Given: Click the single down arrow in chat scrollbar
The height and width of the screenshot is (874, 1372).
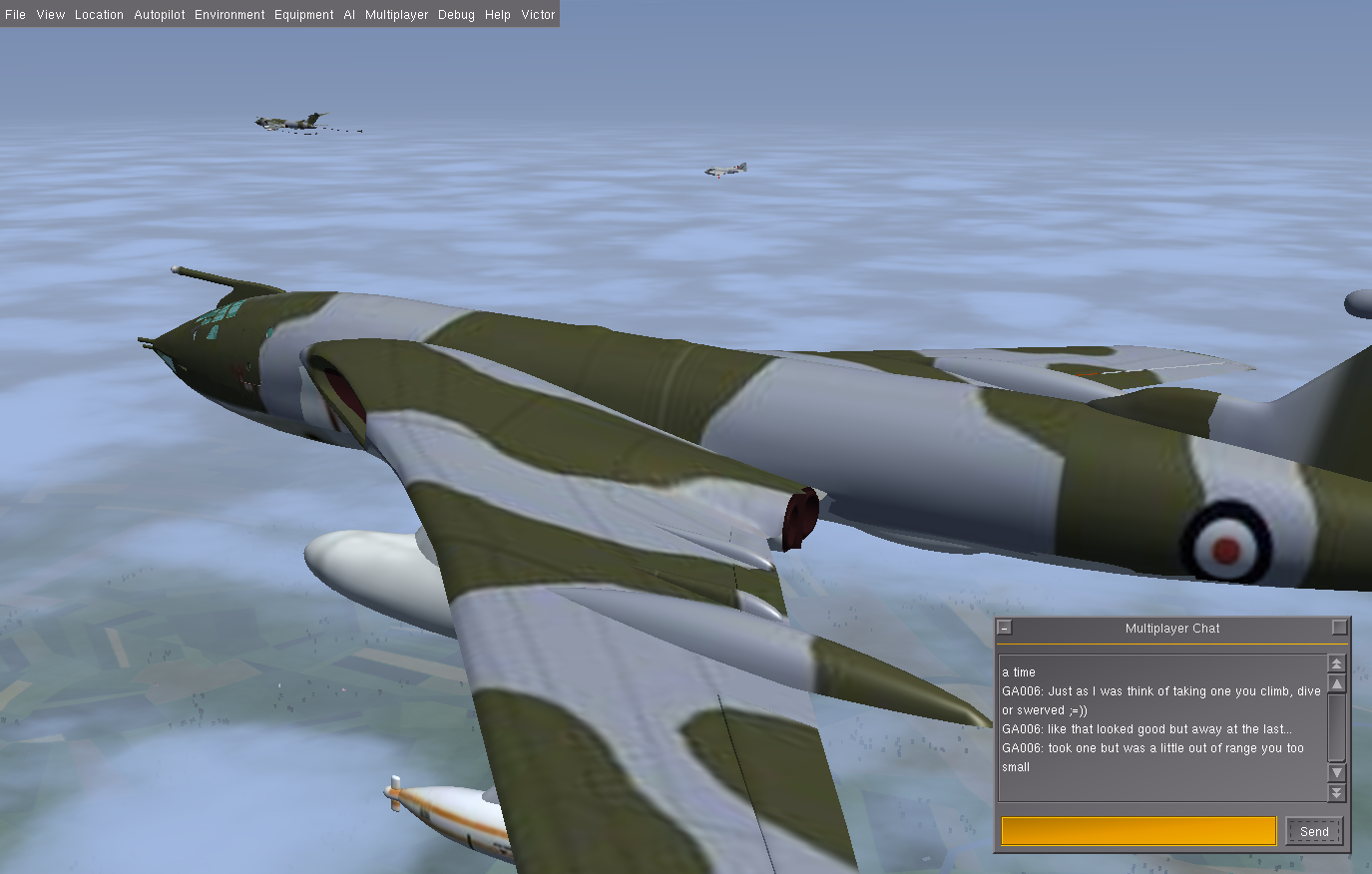Looking at the screenshot, I should (1337, 772).
